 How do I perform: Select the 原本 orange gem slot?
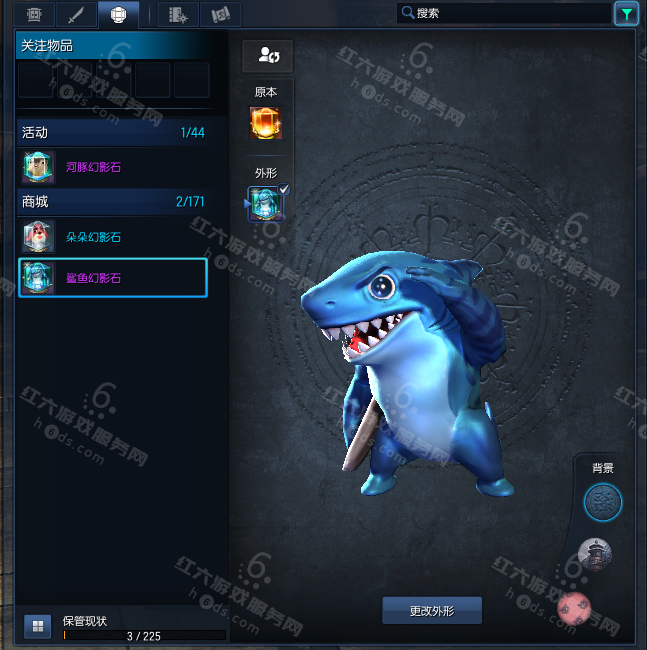[266, 123]
